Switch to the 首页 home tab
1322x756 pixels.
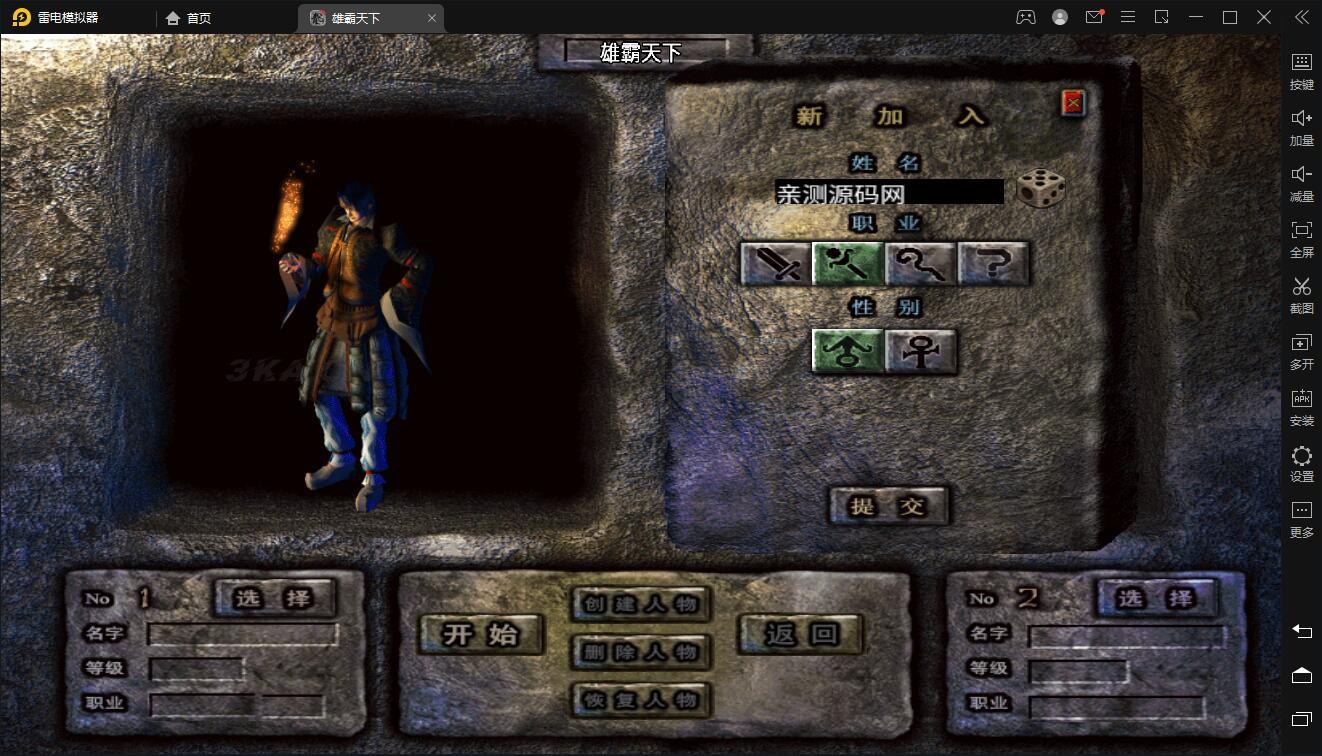[188, 18]
